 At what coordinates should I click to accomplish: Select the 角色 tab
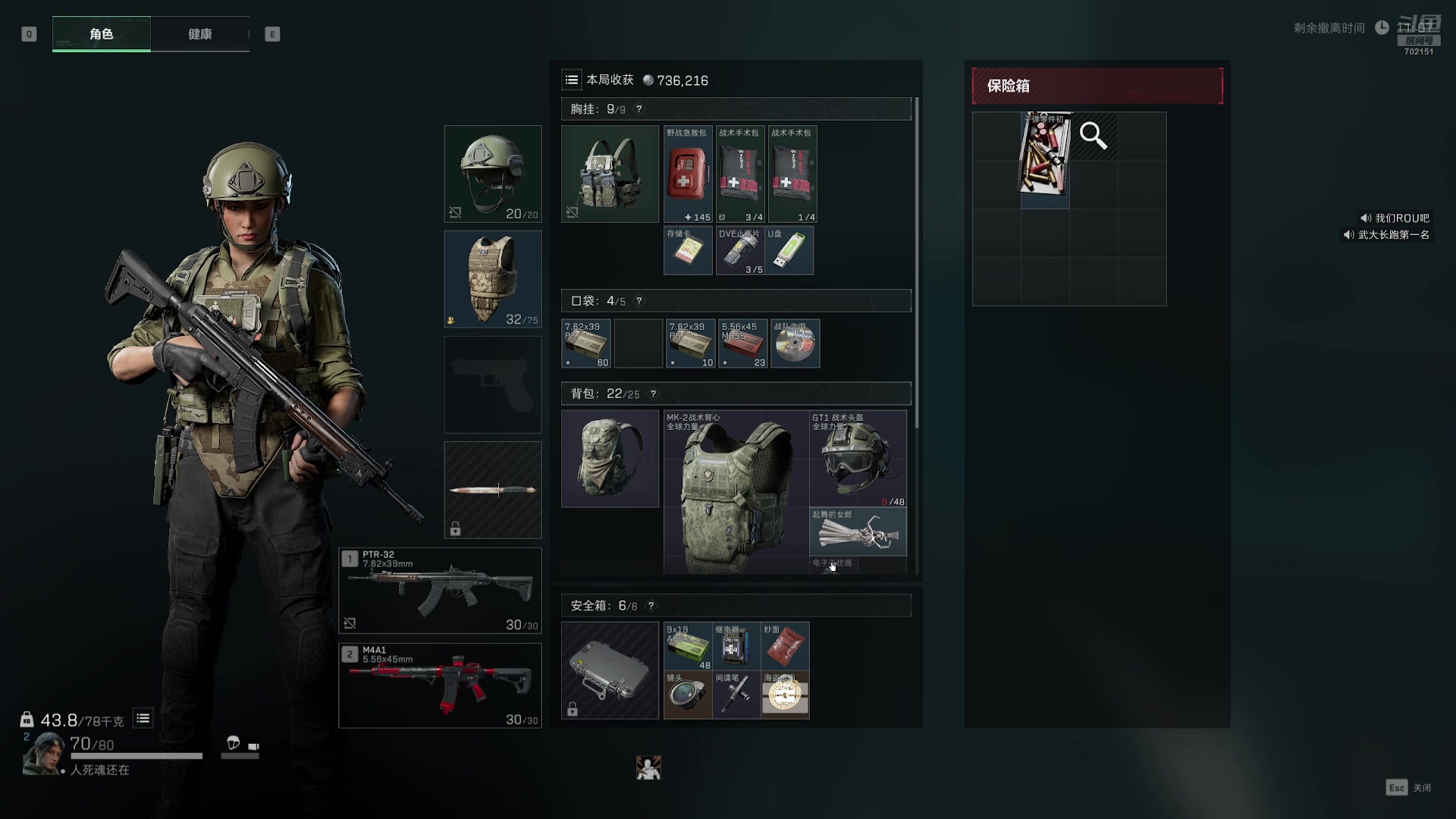tap(102, 34)
